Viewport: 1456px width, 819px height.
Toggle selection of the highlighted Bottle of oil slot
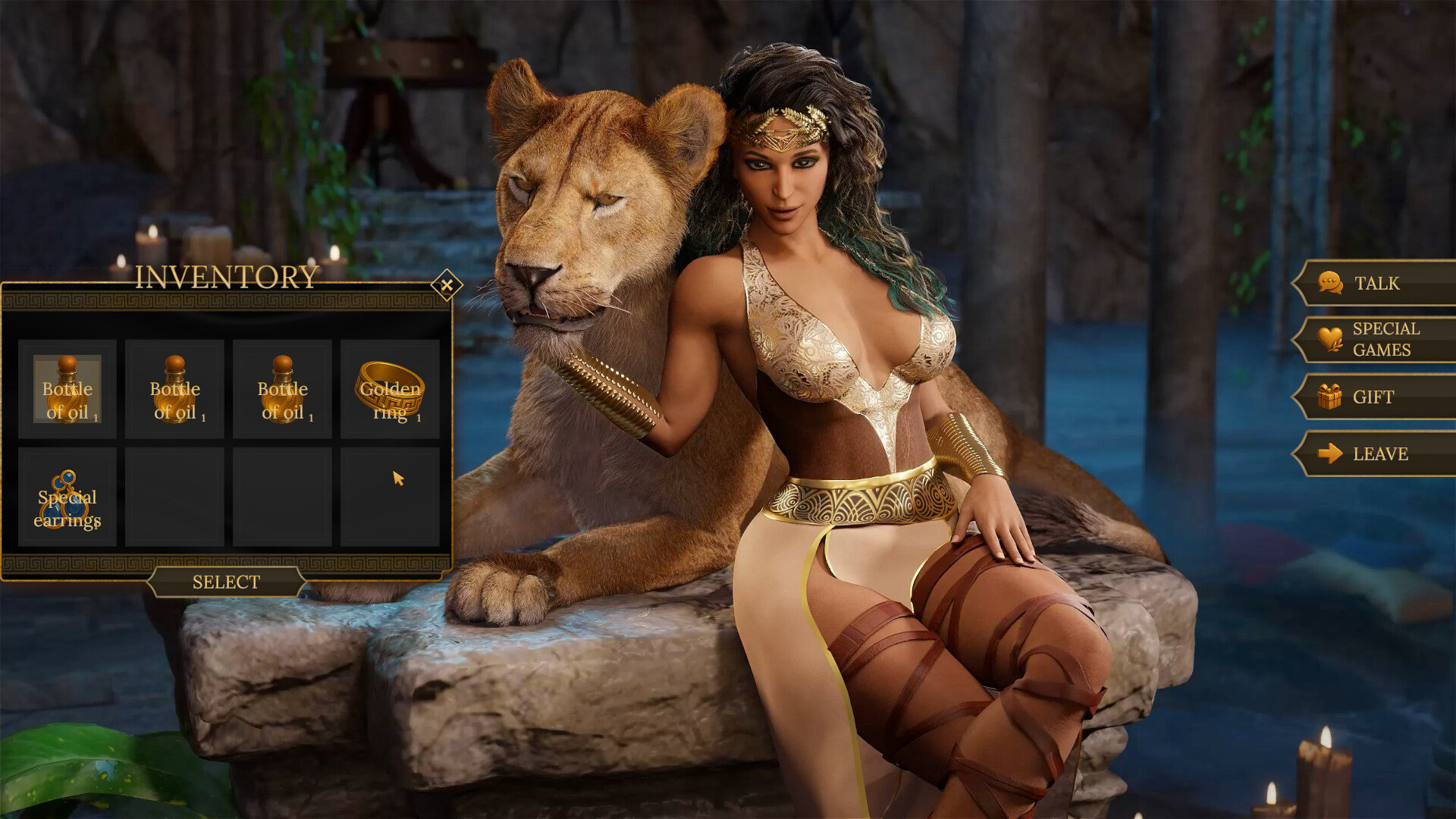tap(68, 391)
